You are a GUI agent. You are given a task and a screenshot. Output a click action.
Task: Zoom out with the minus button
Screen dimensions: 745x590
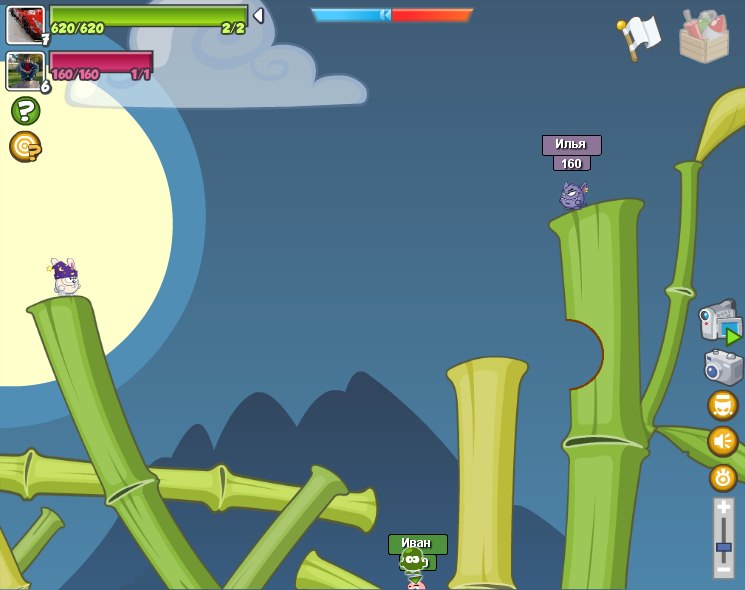724,569
